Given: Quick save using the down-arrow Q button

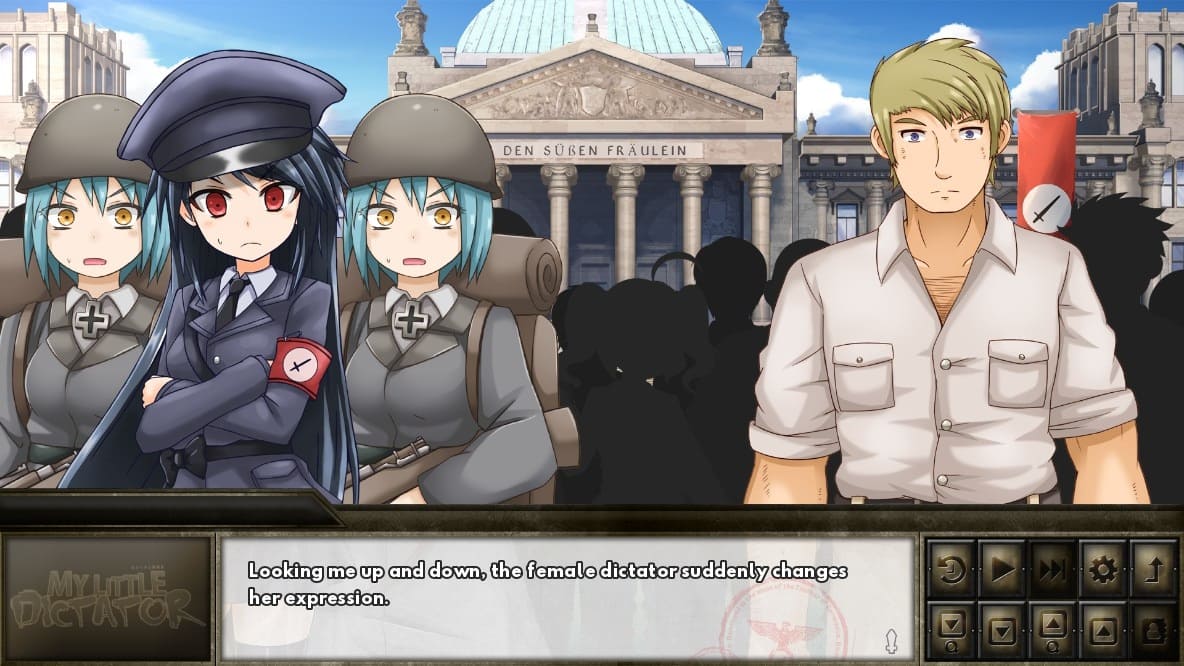Looking at the screenshot, I should pyautogui.click(x=951, y=630).
